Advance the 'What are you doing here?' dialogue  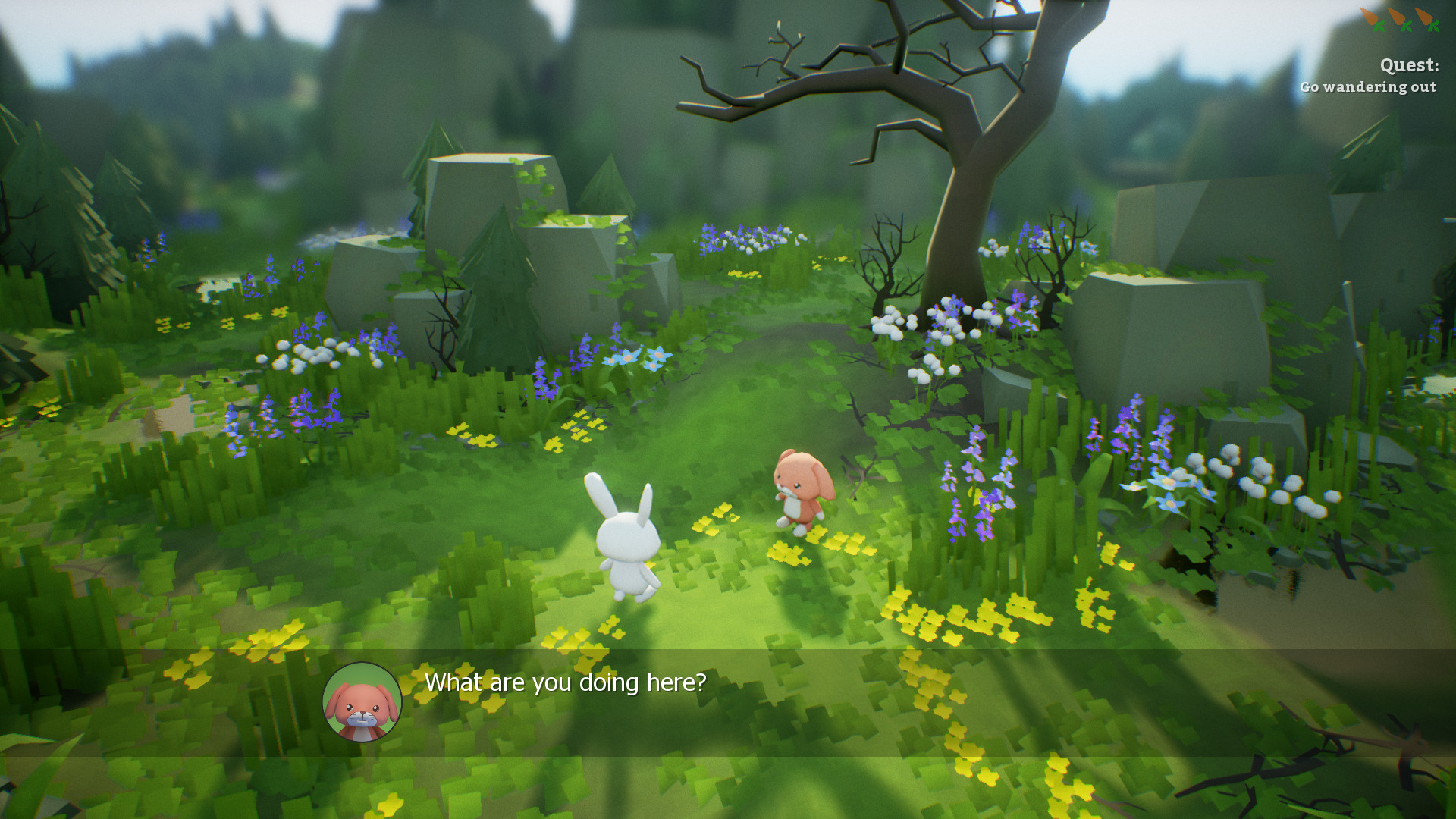565,682
